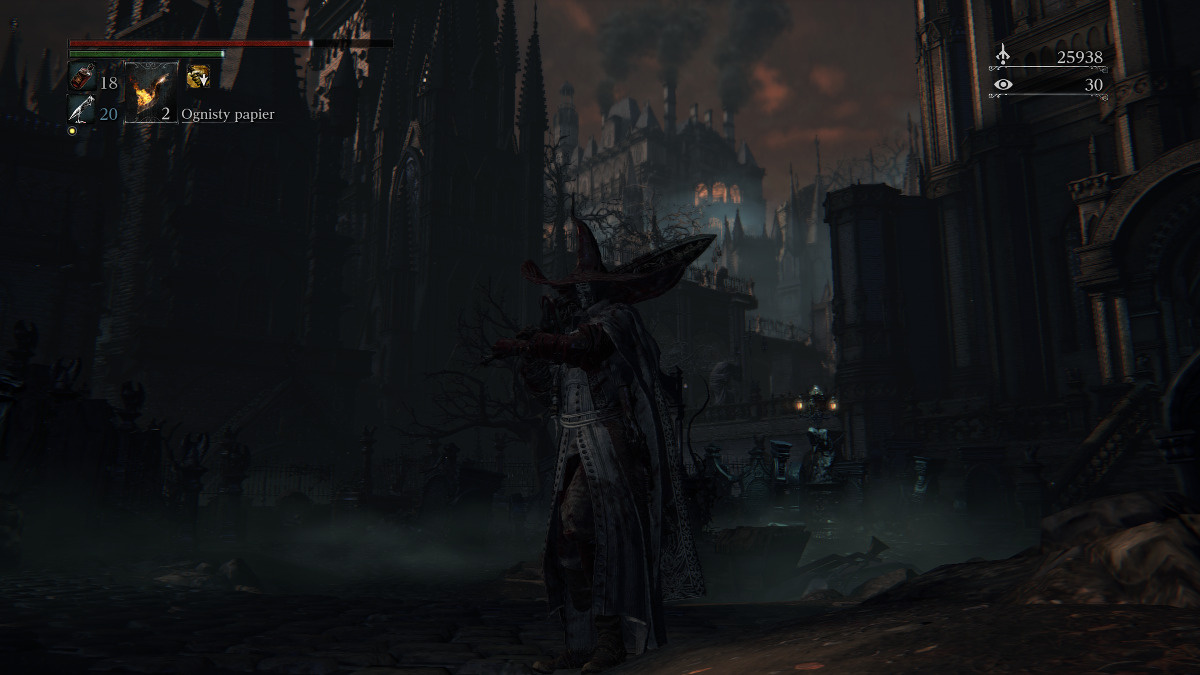Click the golden status icon with down arrow
The width and height of the screenshot is (1200, 675).
pos(198,76)
